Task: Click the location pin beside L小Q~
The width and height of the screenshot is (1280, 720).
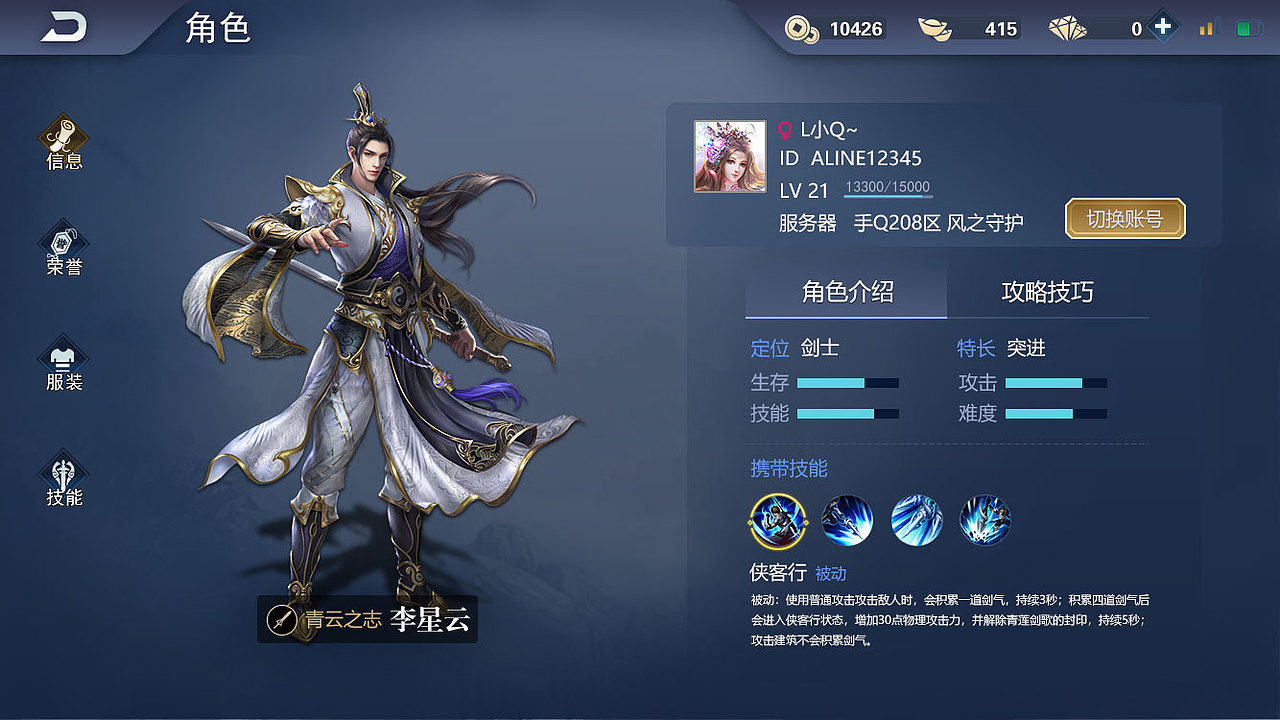Action: click(787, 128)
